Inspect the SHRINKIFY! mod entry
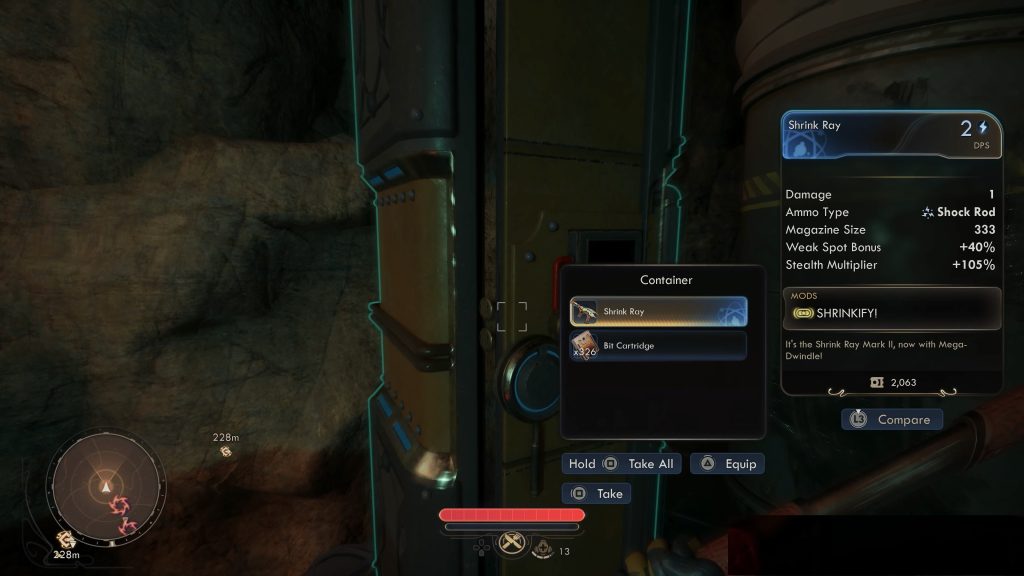Image resolution: width=1024 pixels, height=576 pixels. click(892, 313)
